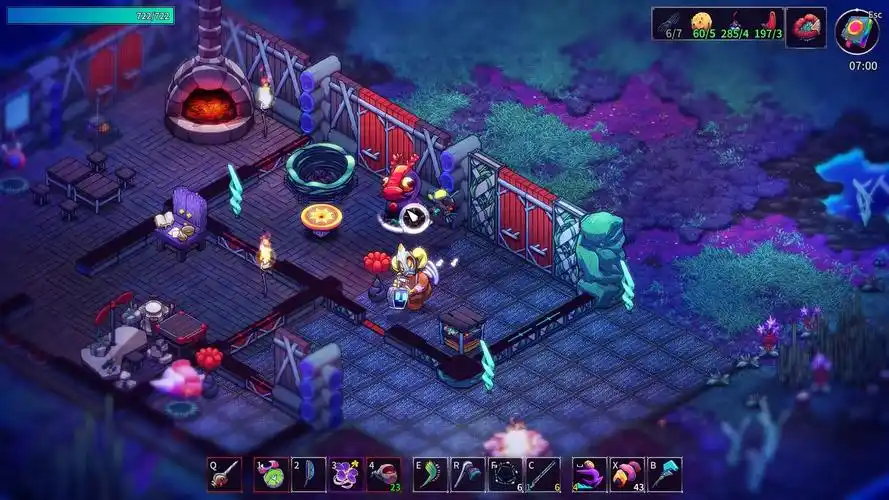Select the scythe tool slot
This screenshot has height=500, width=889.
point(468,473)
